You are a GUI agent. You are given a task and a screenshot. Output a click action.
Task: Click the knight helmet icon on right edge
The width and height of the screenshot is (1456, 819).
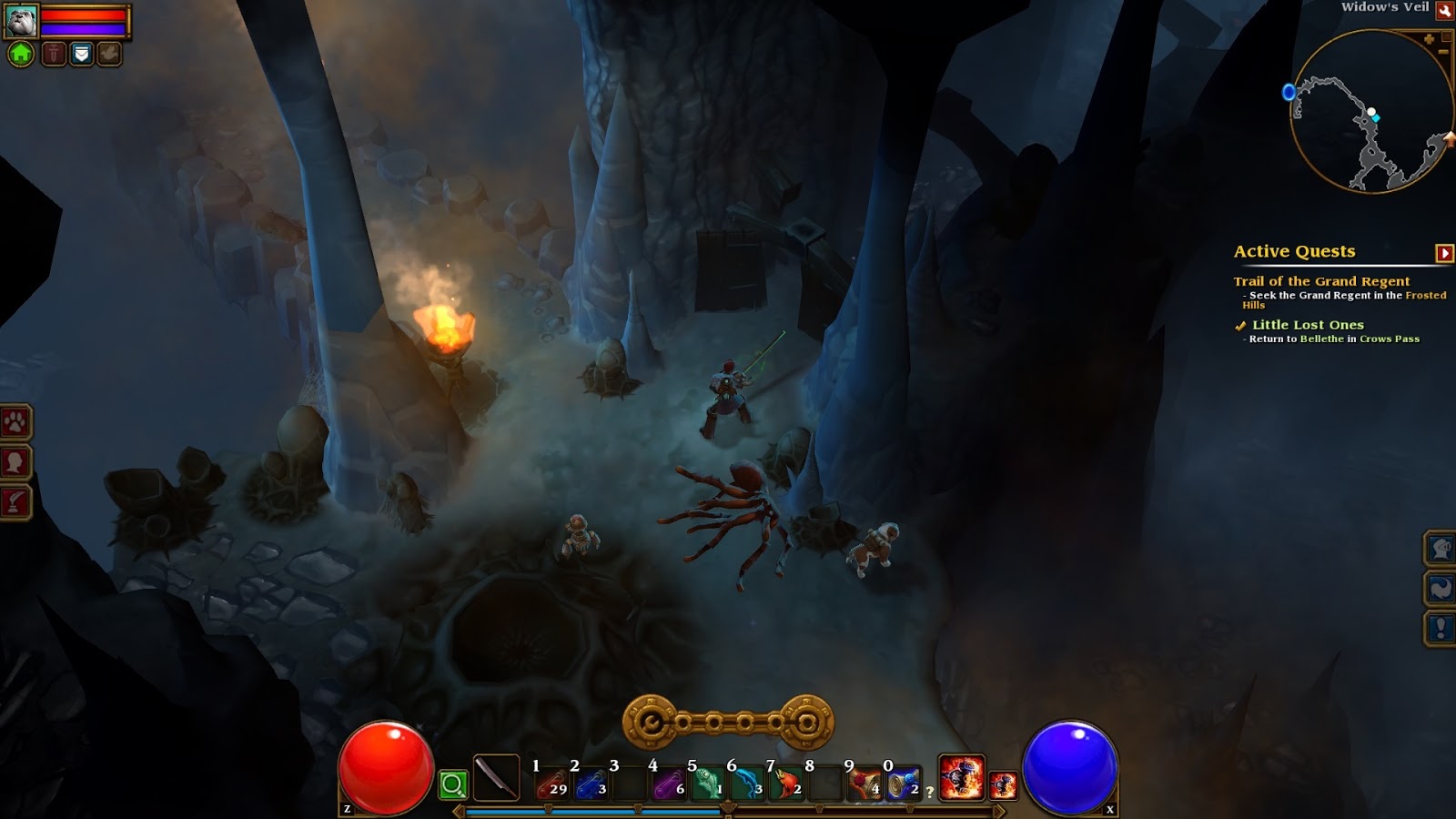coord(1441,550)
